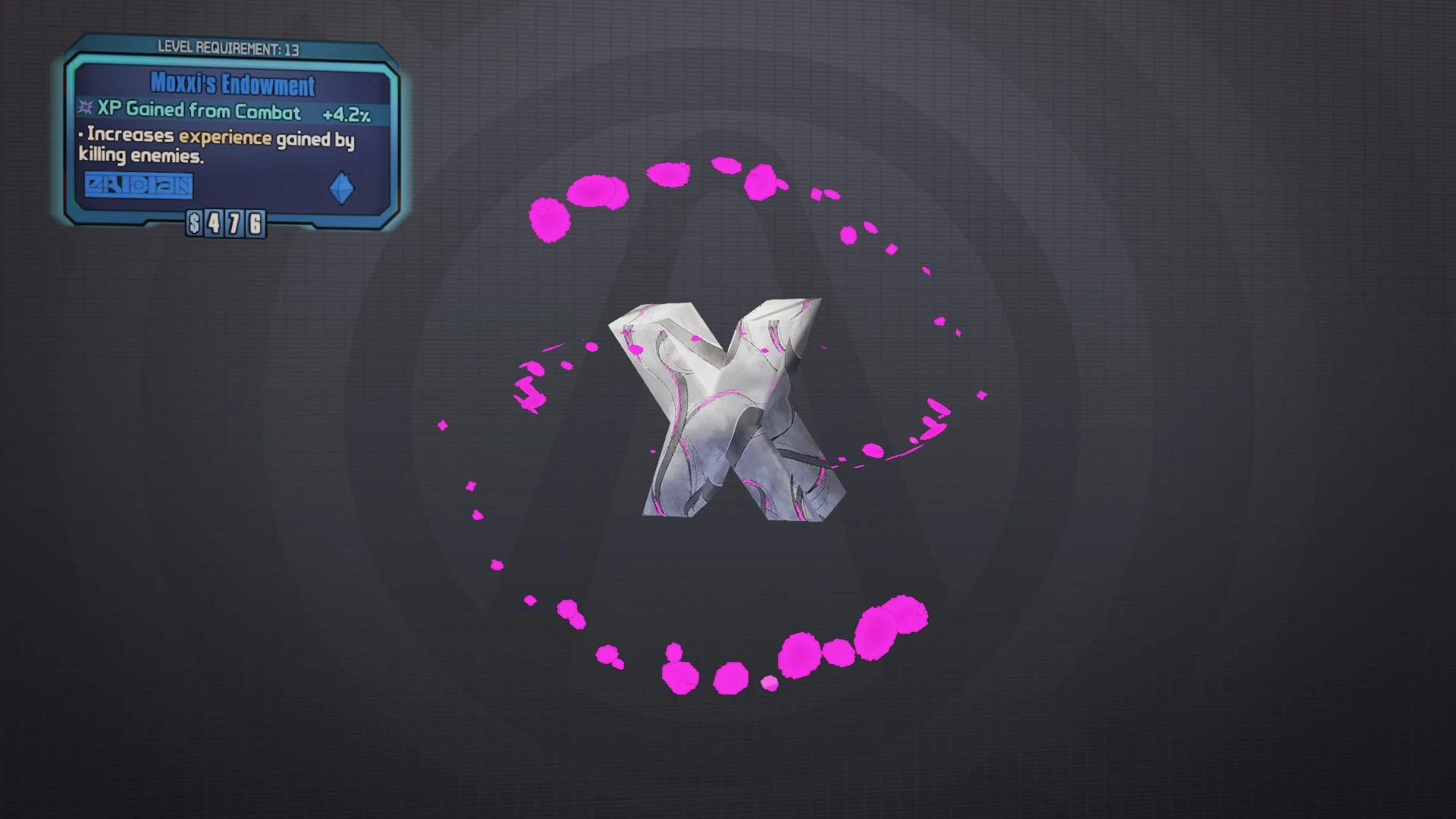Select the Level Requirement: 13 header tab
Screen dimensions: 1456x819
tap(227, 47)
